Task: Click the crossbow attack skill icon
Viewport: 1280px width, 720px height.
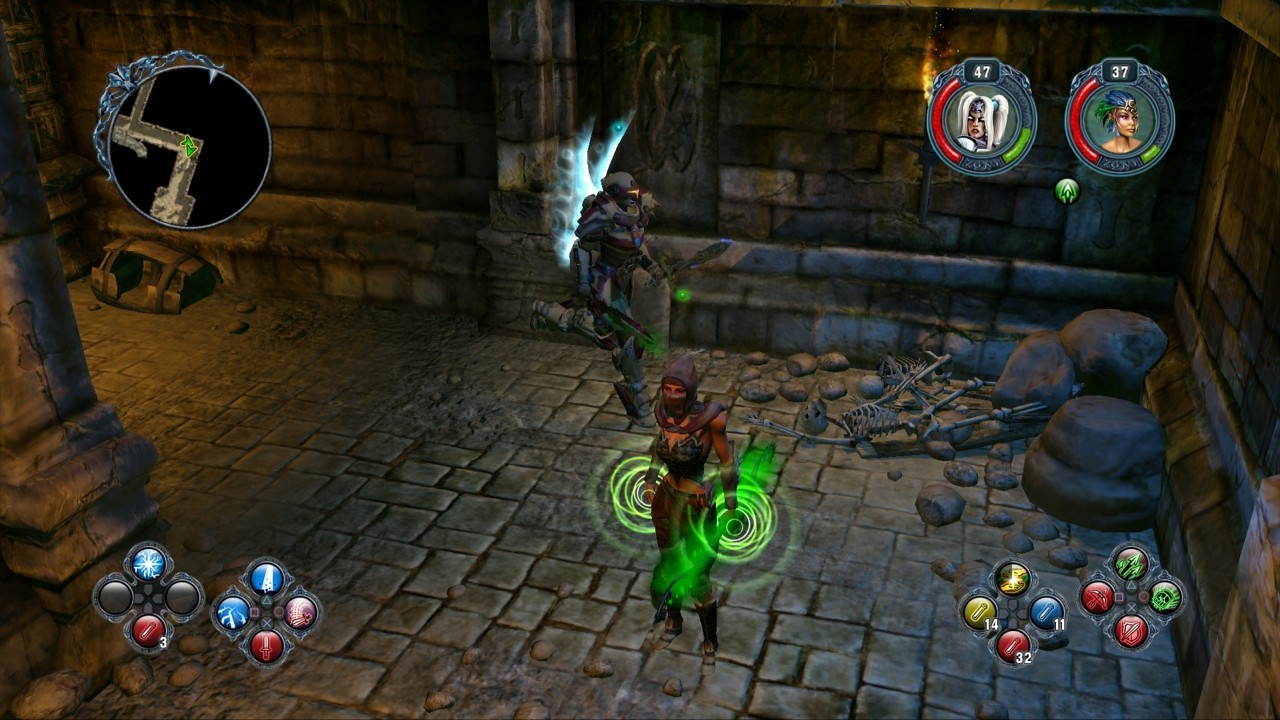Action: [1098, 599]
